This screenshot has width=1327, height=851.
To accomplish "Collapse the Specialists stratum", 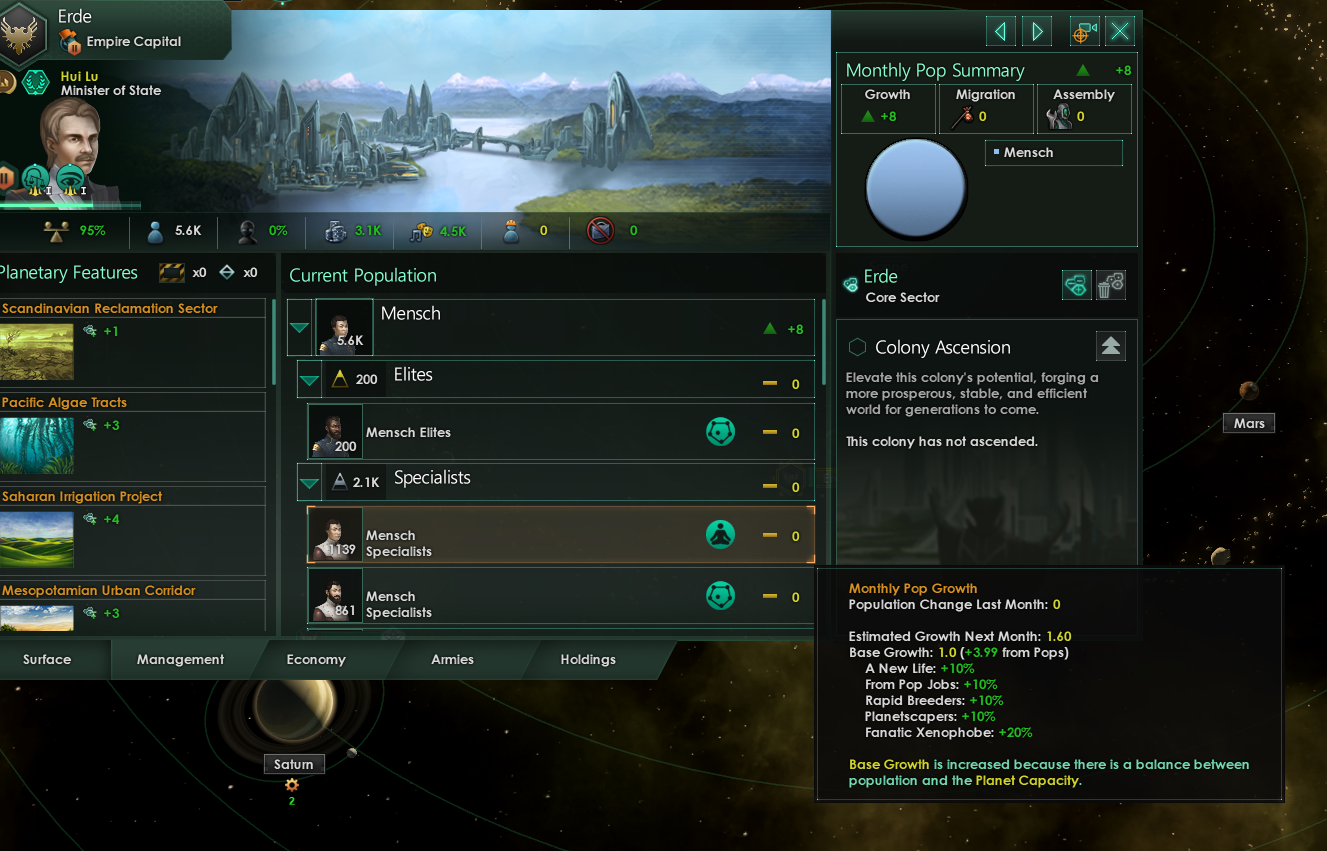I will pyautogui.click(x=310, y=483).
